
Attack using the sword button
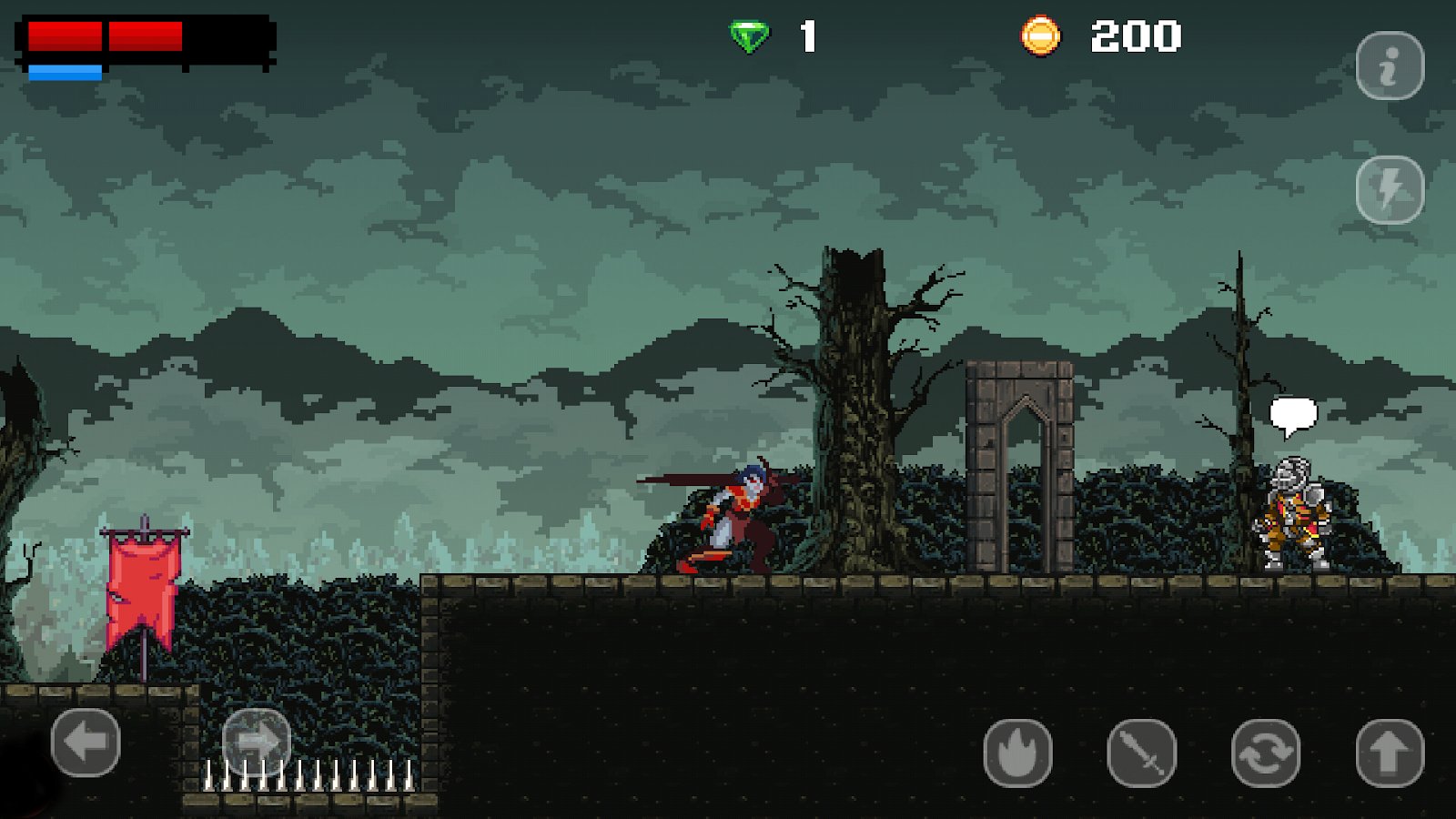point(1141,753)
